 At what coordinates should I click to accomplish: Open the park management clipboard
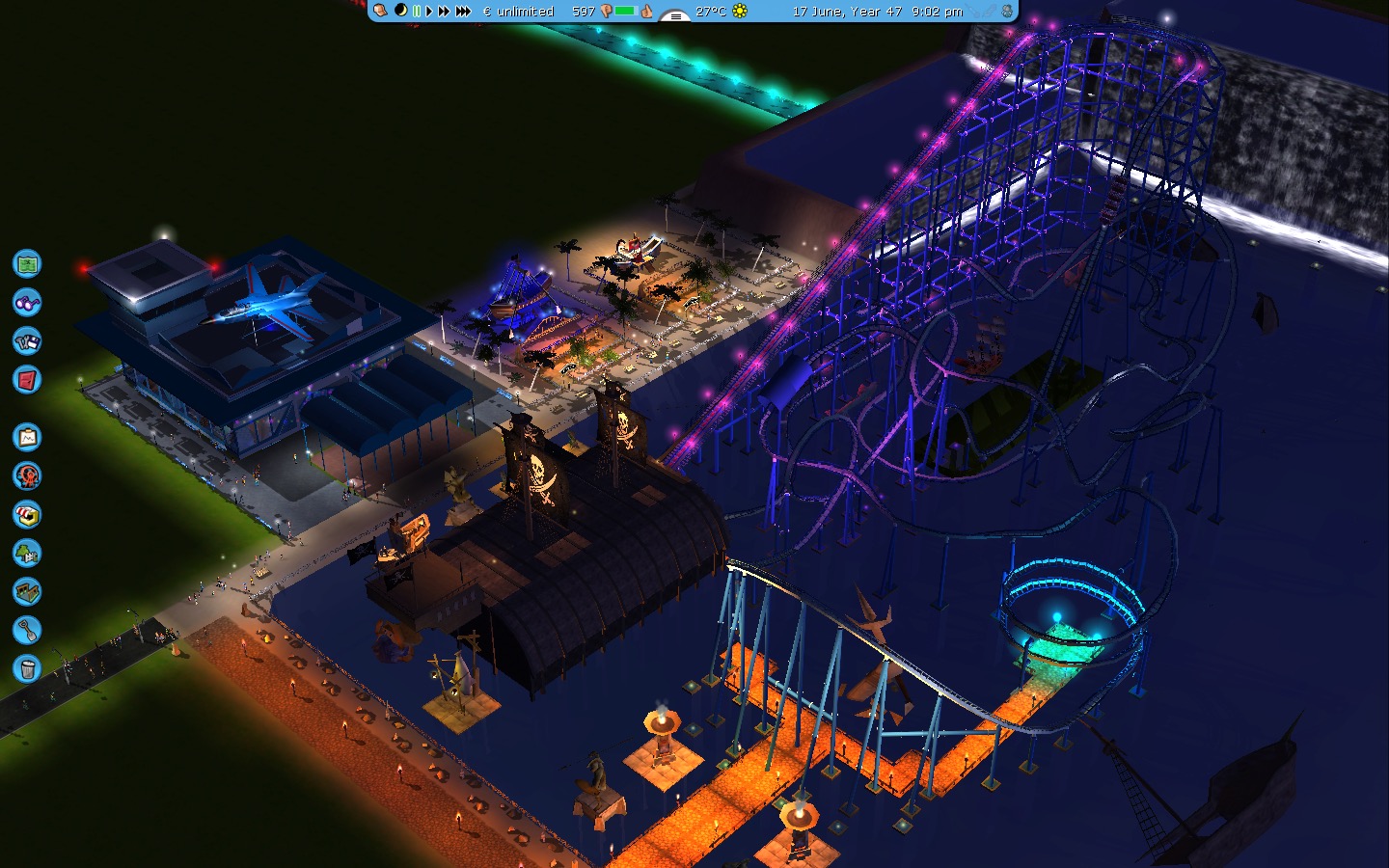pos(27,437)
